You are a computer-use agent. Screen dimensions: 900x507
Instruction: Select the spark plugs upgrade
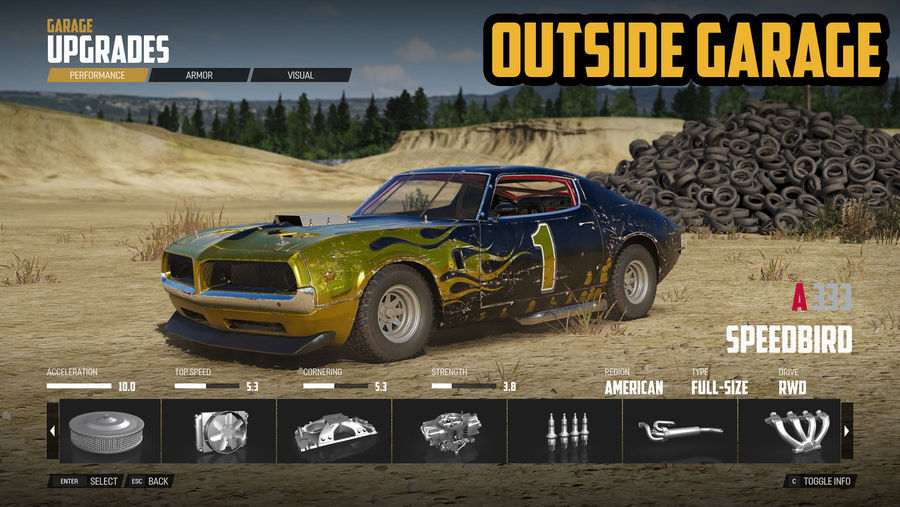click(x=564, y=431)
